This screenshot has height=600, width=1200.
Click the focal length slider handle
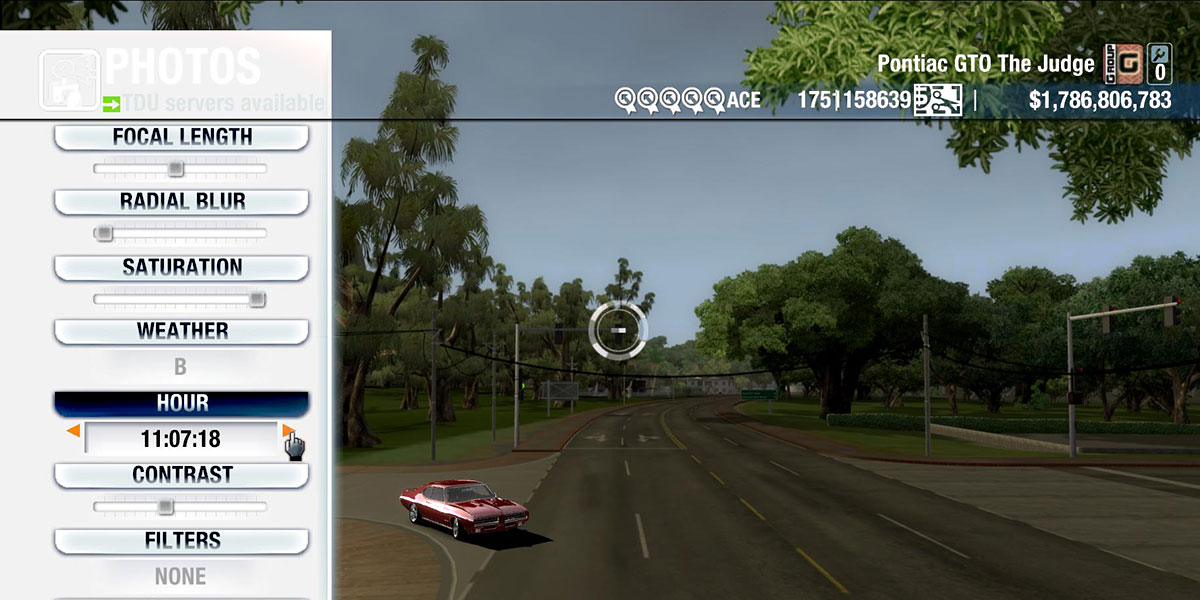(x=175, y=169)
